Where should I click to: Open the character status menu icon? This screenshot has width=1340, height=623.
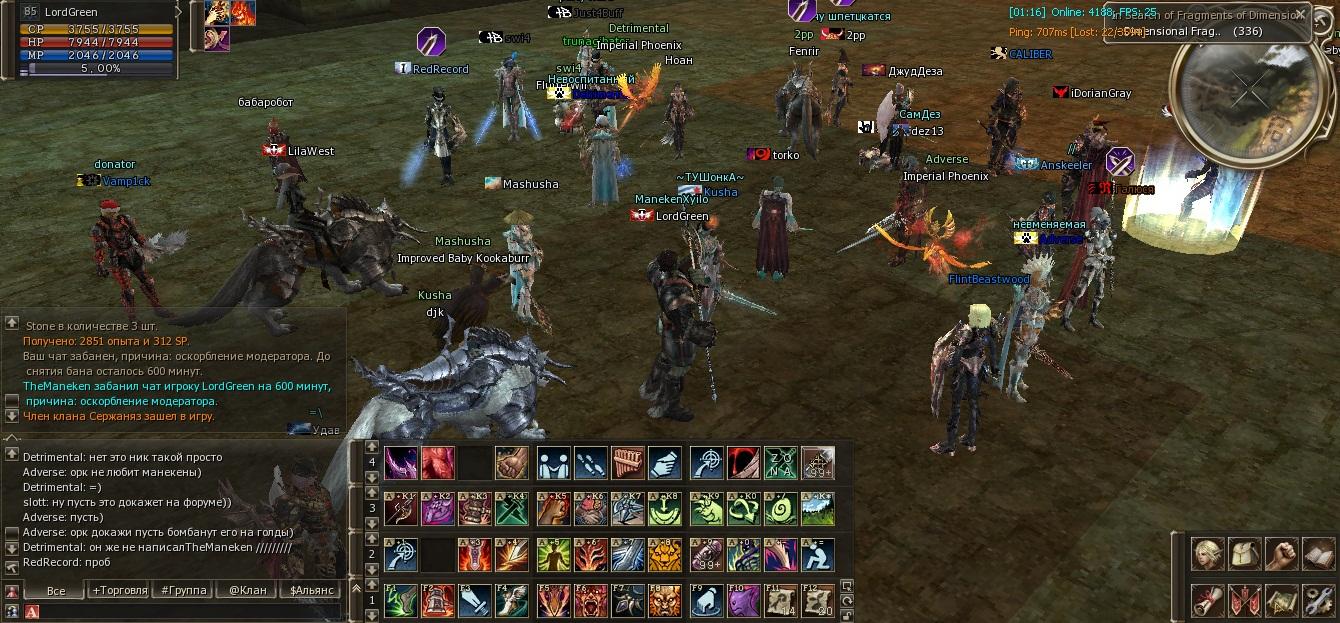[x=1207, y=553]
